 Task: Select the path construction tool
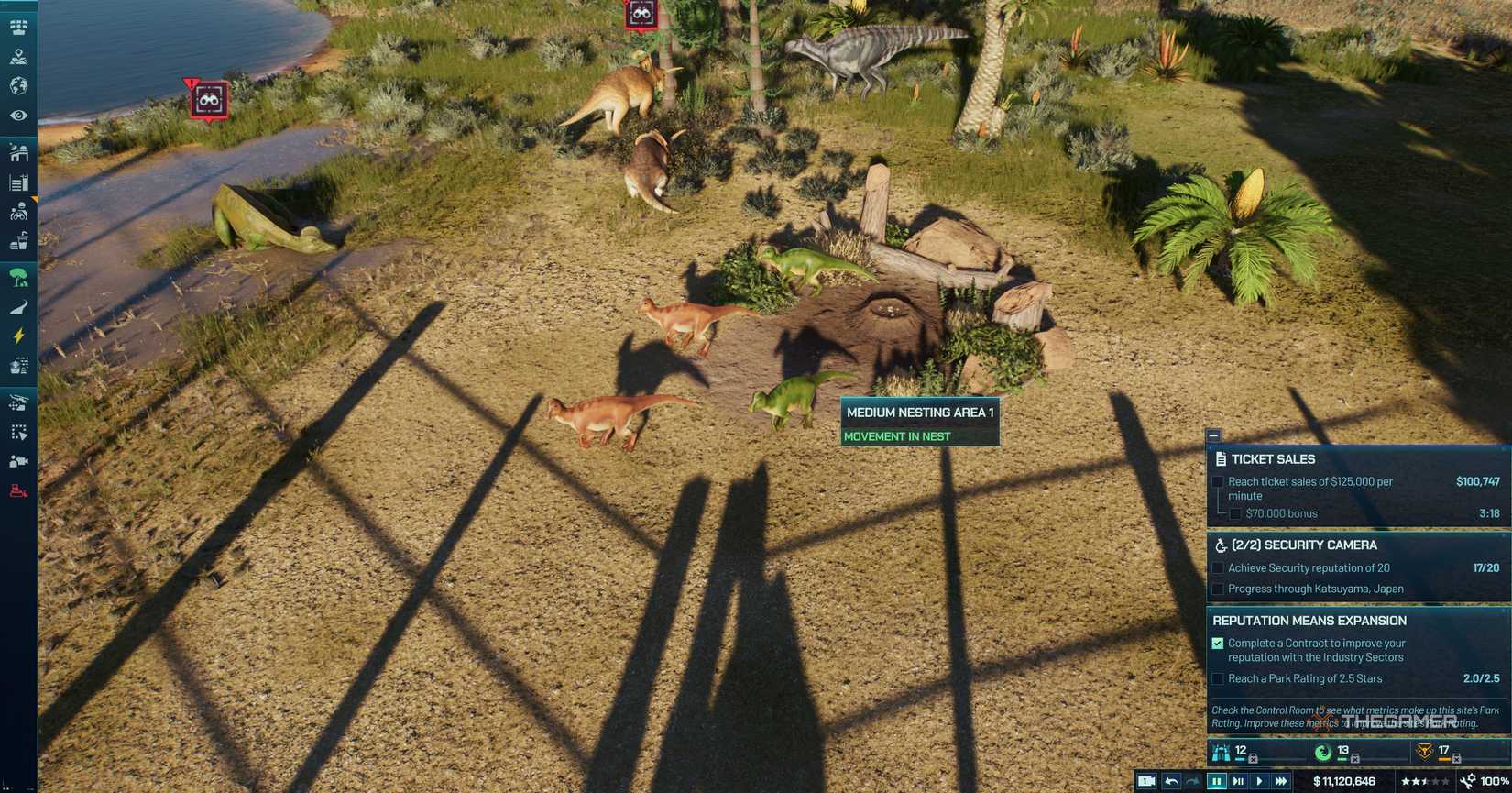[18, 306]
